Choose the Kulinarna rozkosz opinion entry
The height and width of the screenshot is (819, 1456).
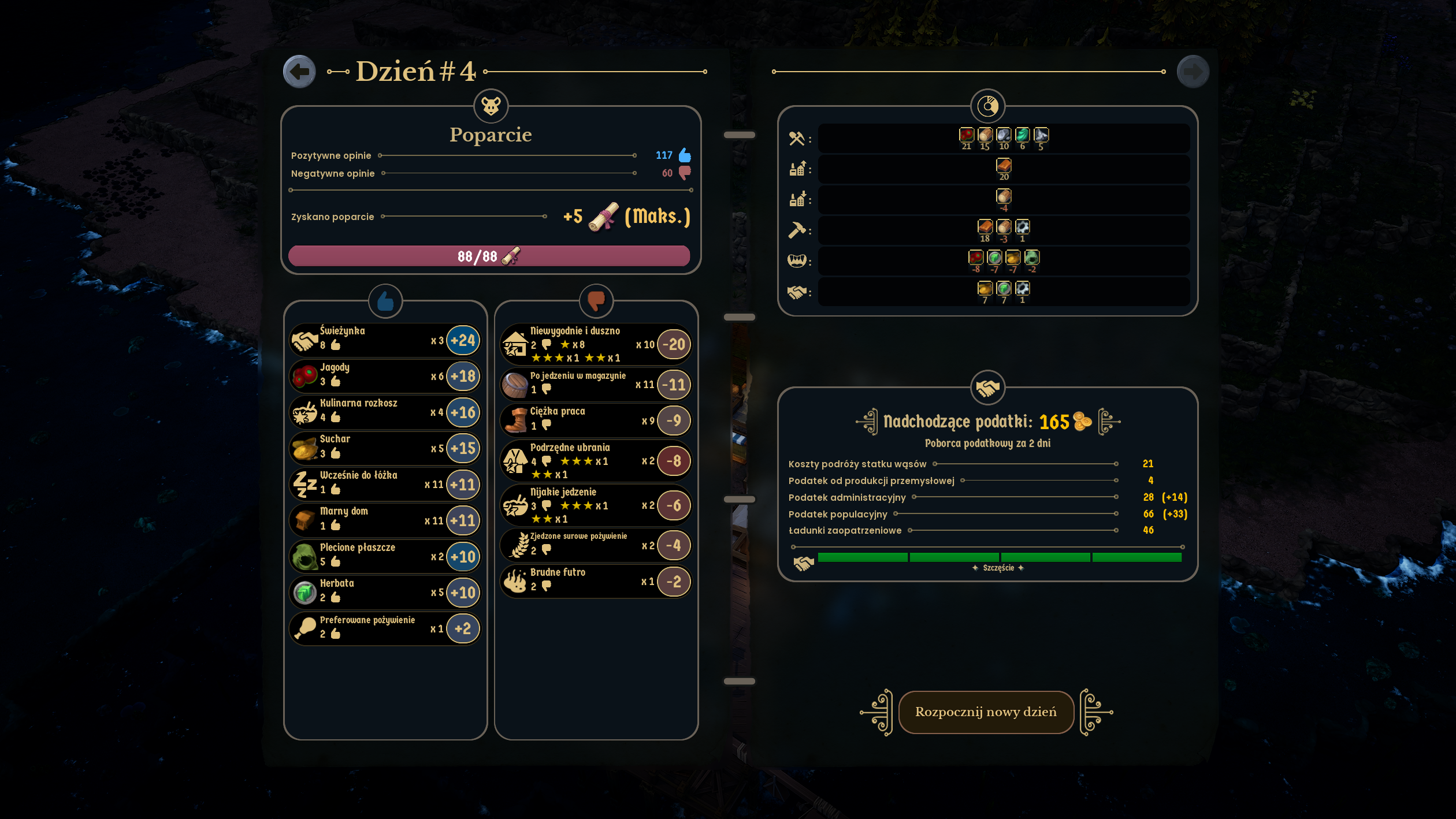[384, 412]
